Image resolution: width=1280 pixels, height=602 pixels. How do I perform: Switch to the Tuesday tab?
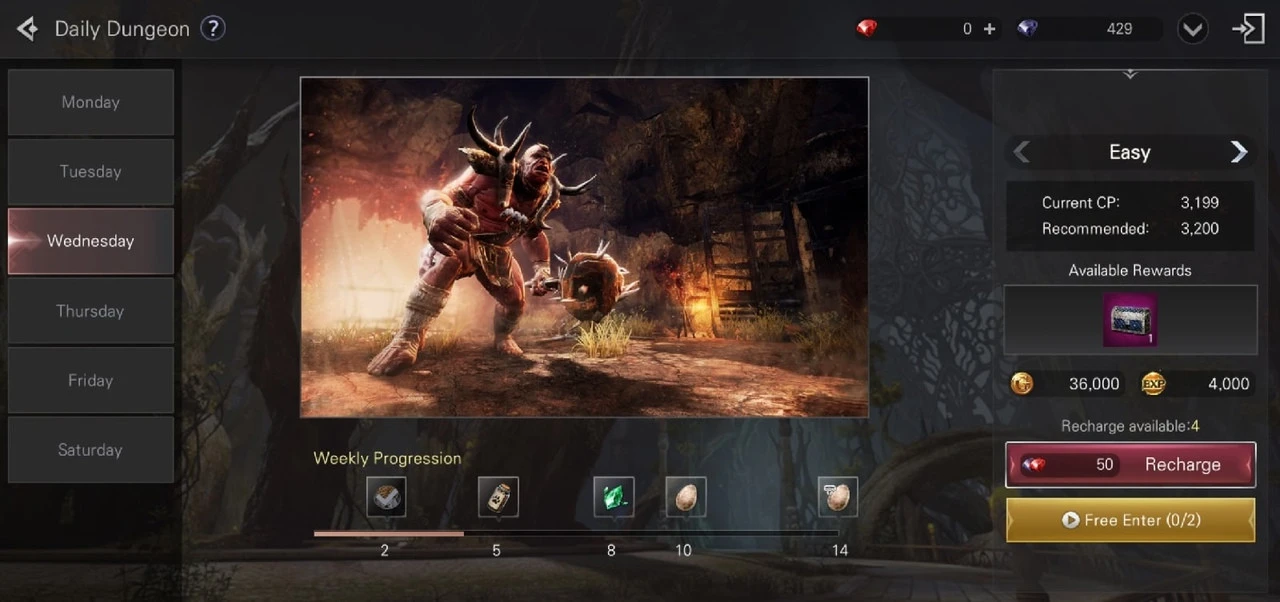pyautogui.click(x=90, y=171)
